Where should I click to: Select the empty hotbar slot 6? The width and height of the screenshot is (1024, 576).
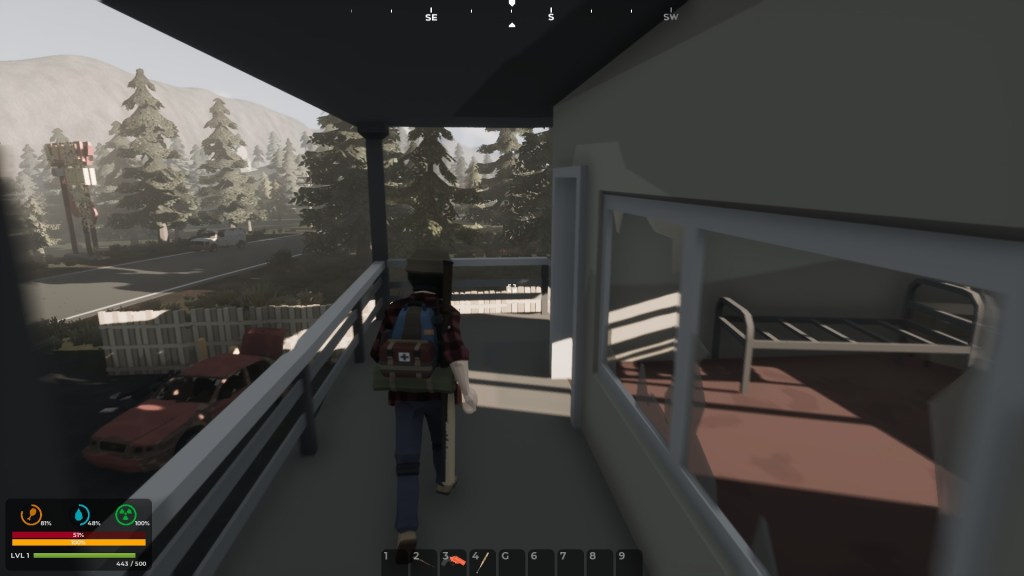541,559
